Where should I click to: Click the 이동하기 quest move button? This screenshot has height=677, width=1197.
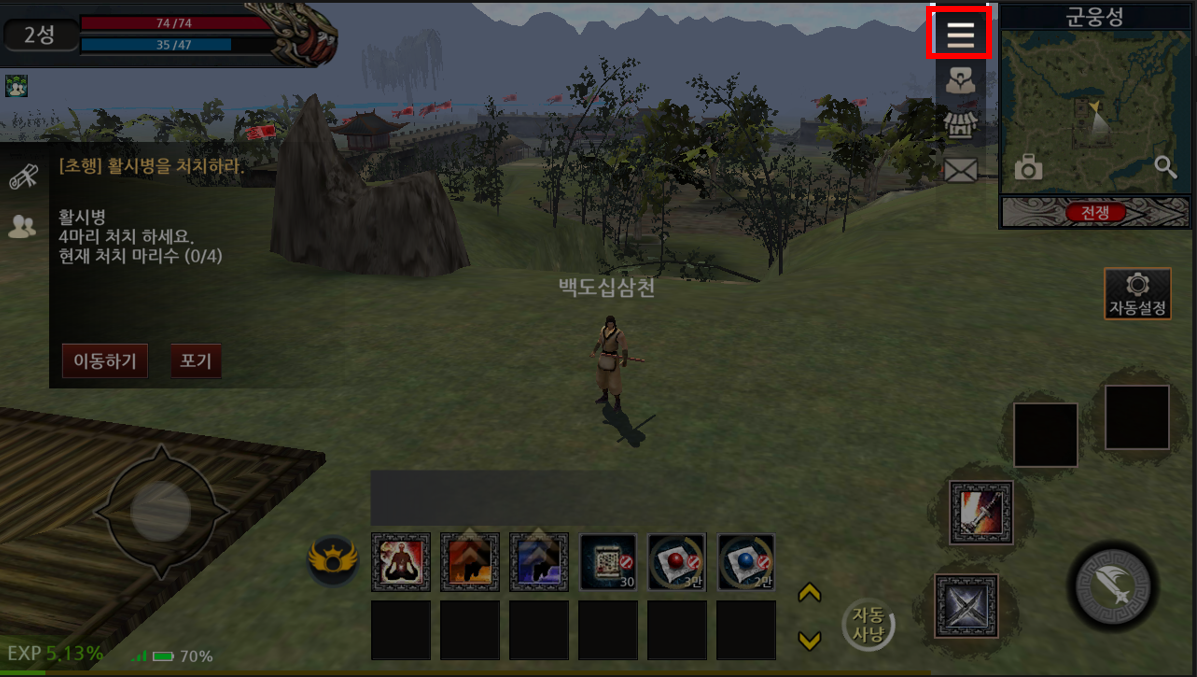coord(105,361)
